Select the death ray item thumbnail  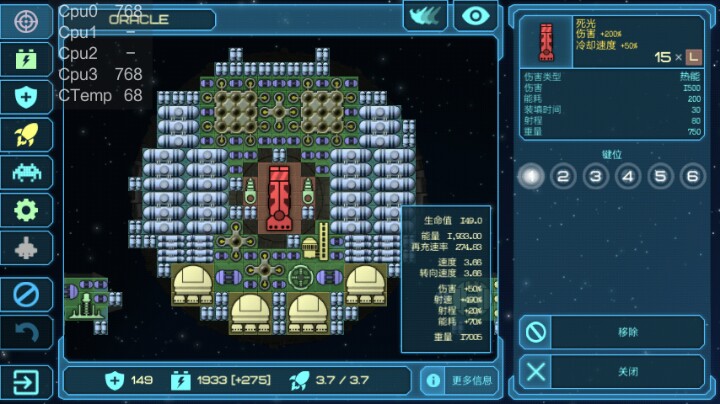546,40
